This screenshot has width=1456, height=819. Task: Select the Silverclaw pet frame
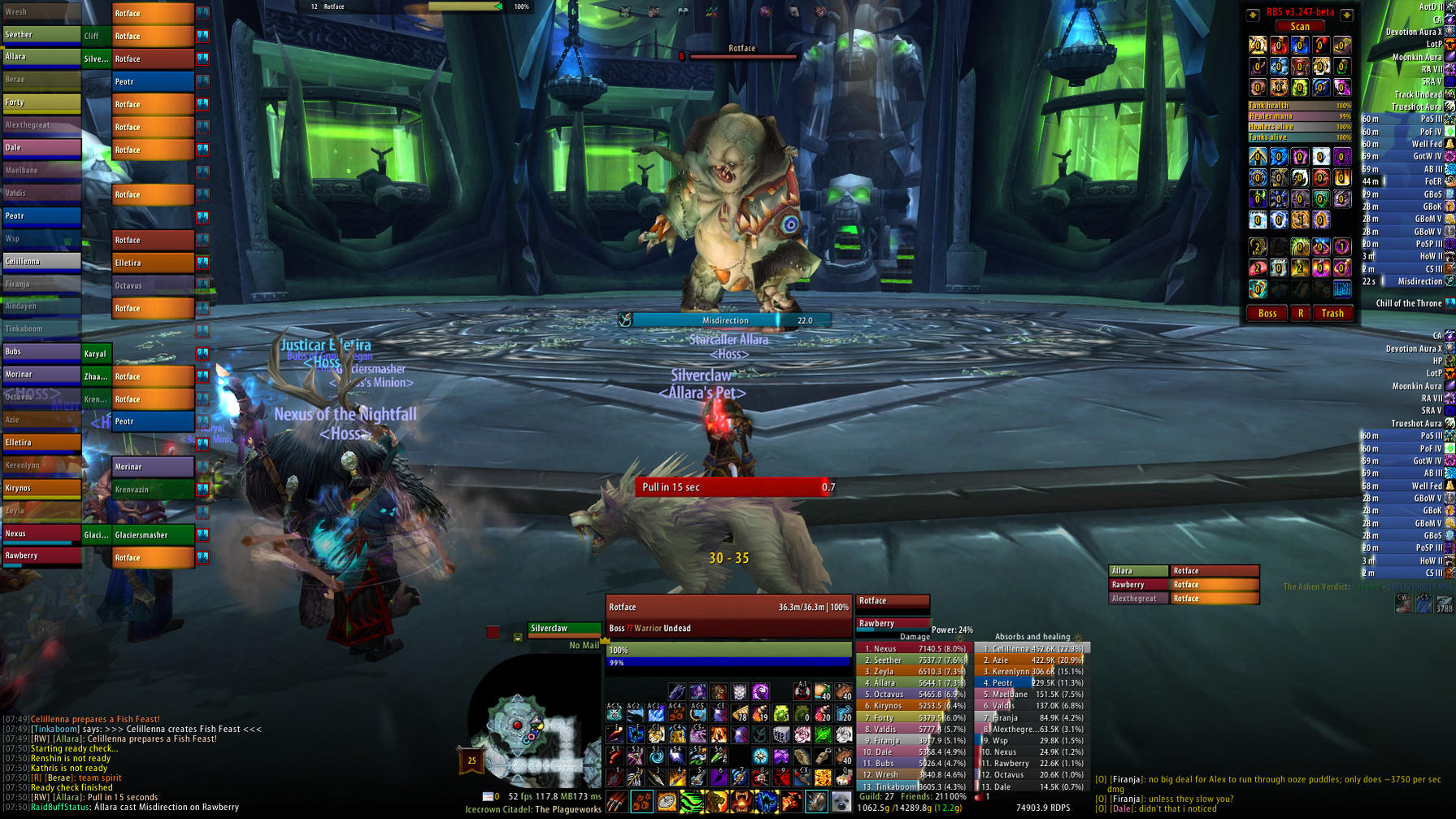563,629
